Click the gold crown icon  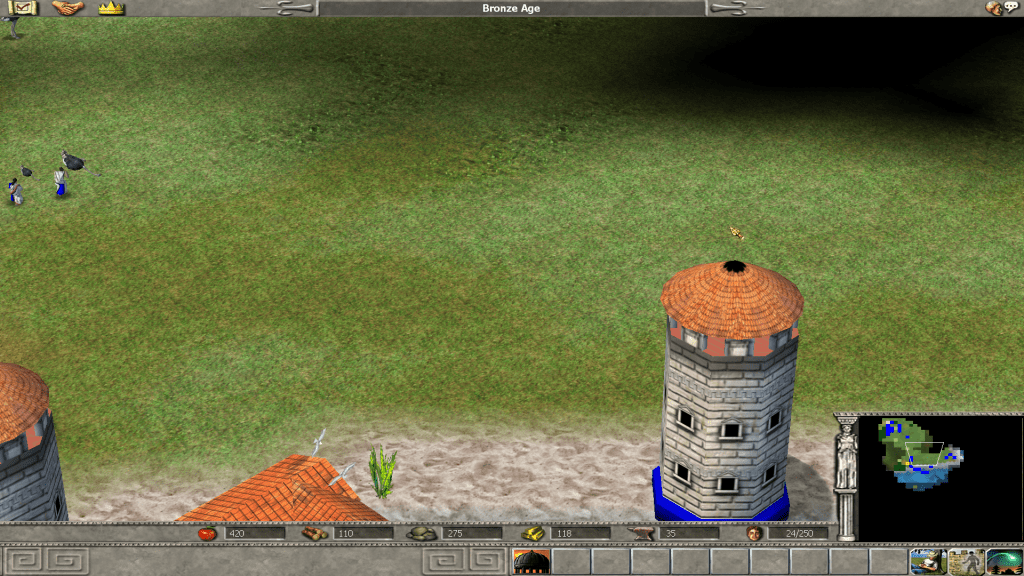(111, 8)
